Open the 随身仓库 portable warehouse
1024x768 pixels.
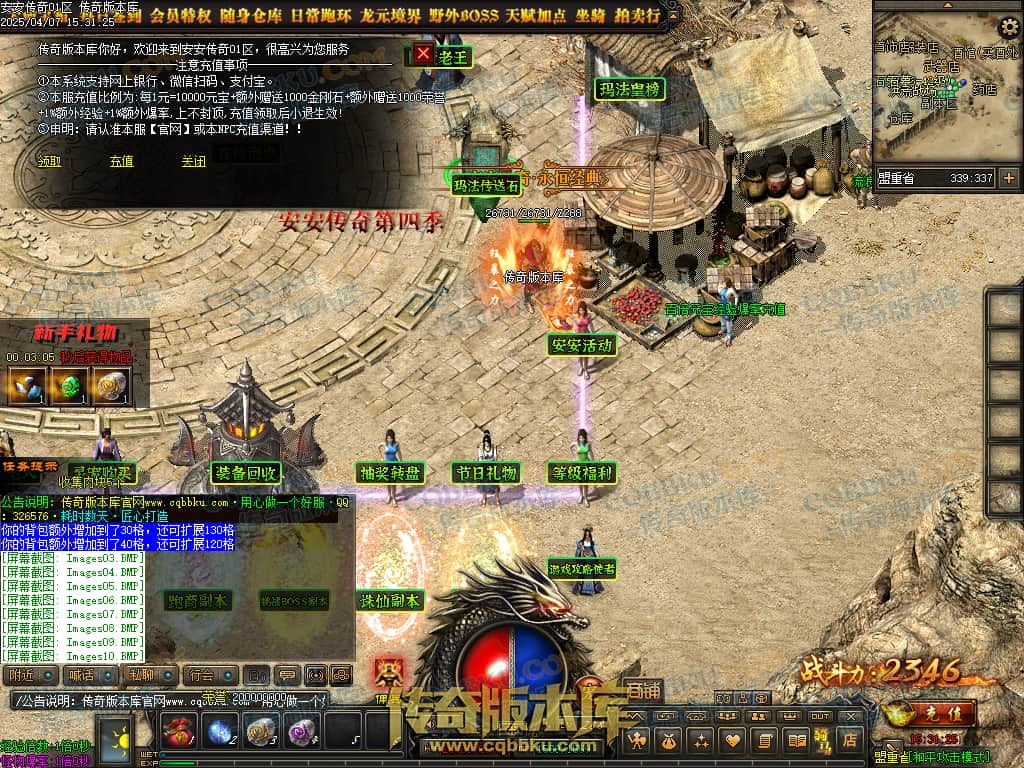[248, 15]
